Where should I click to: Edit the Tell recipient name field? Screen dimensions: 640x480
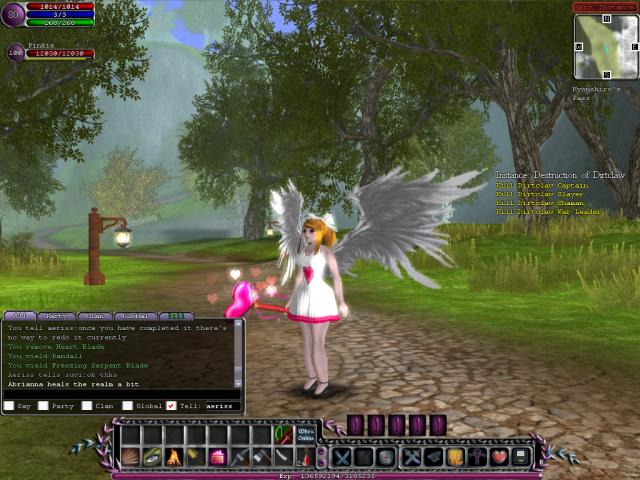220,406
